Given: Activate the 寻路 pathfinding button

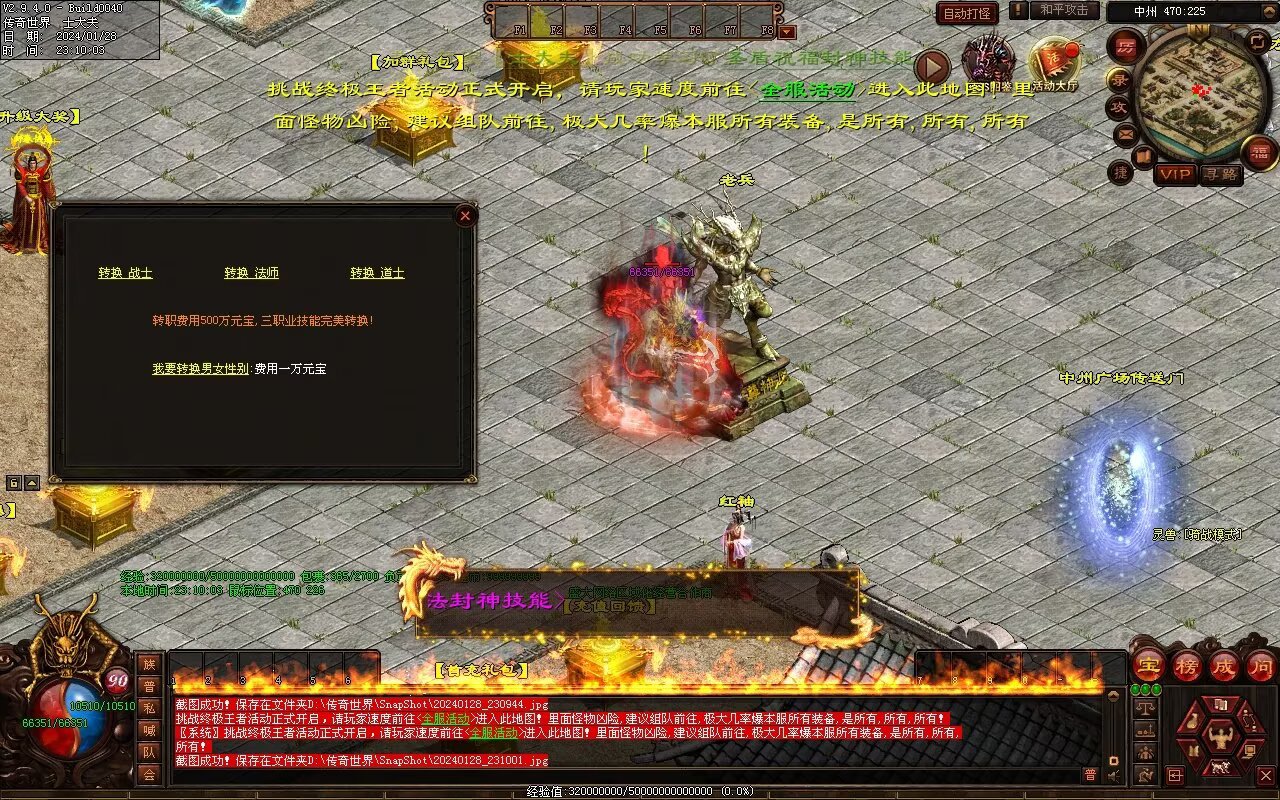Looking at the screenshot, I should [1220, 174].
